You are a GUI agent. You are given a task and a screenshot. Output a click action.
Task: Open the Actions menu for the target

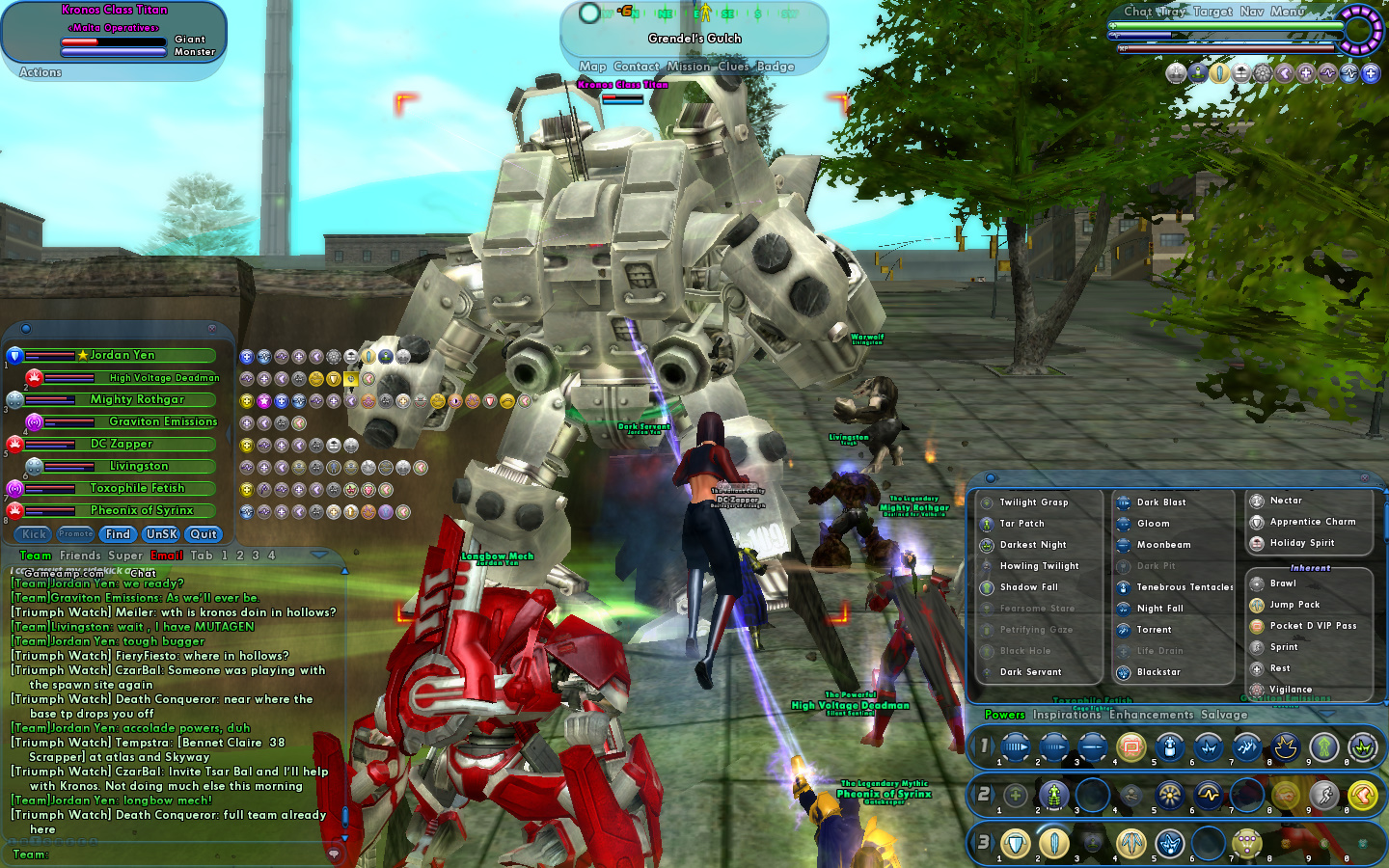41,72
